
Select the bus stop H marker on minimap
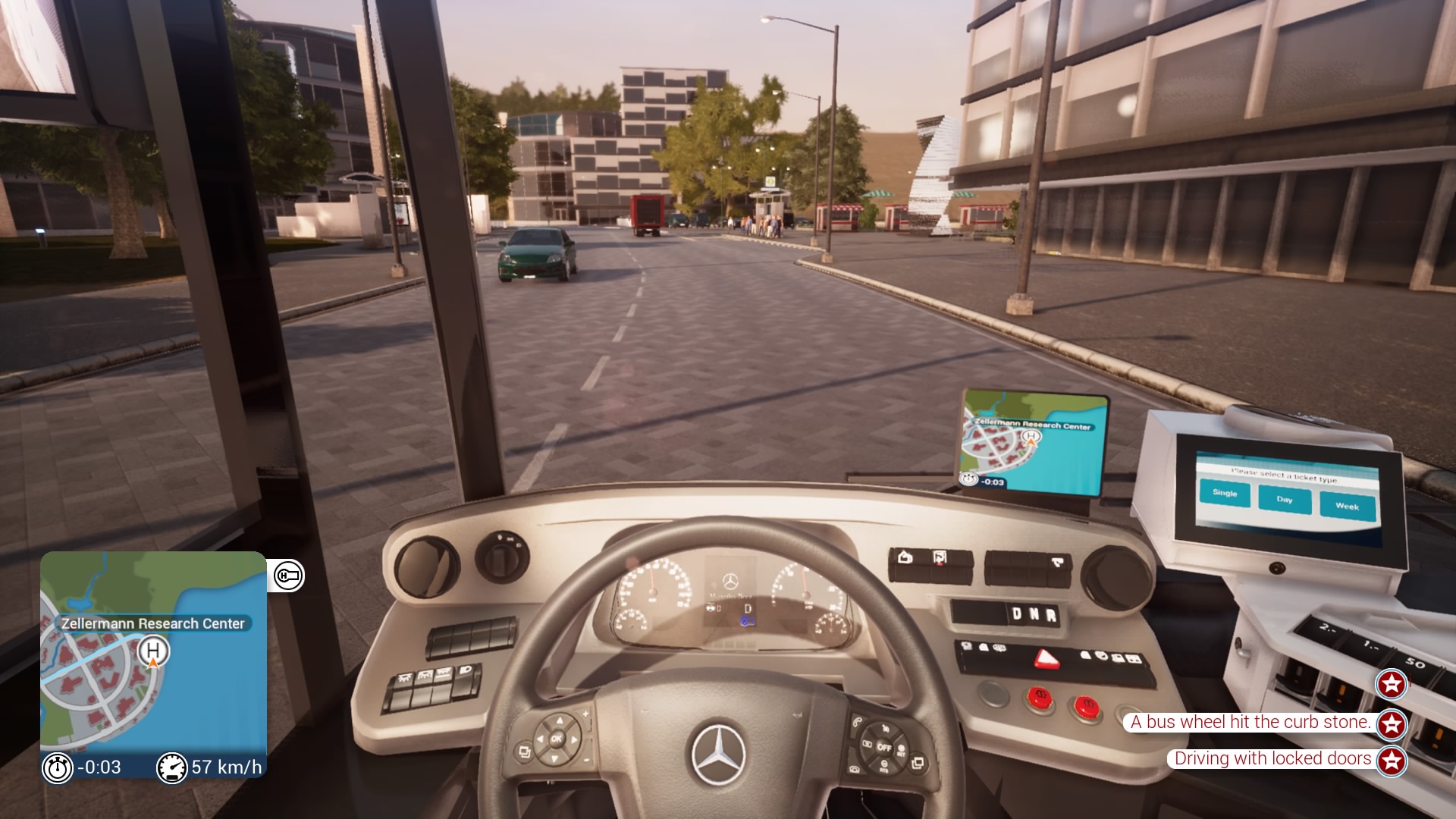tap(153, 651)
